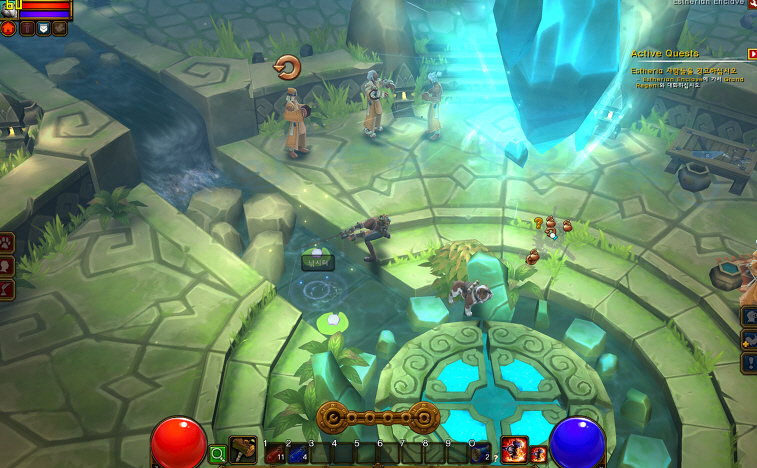Send pet to town with house icon

9,28
